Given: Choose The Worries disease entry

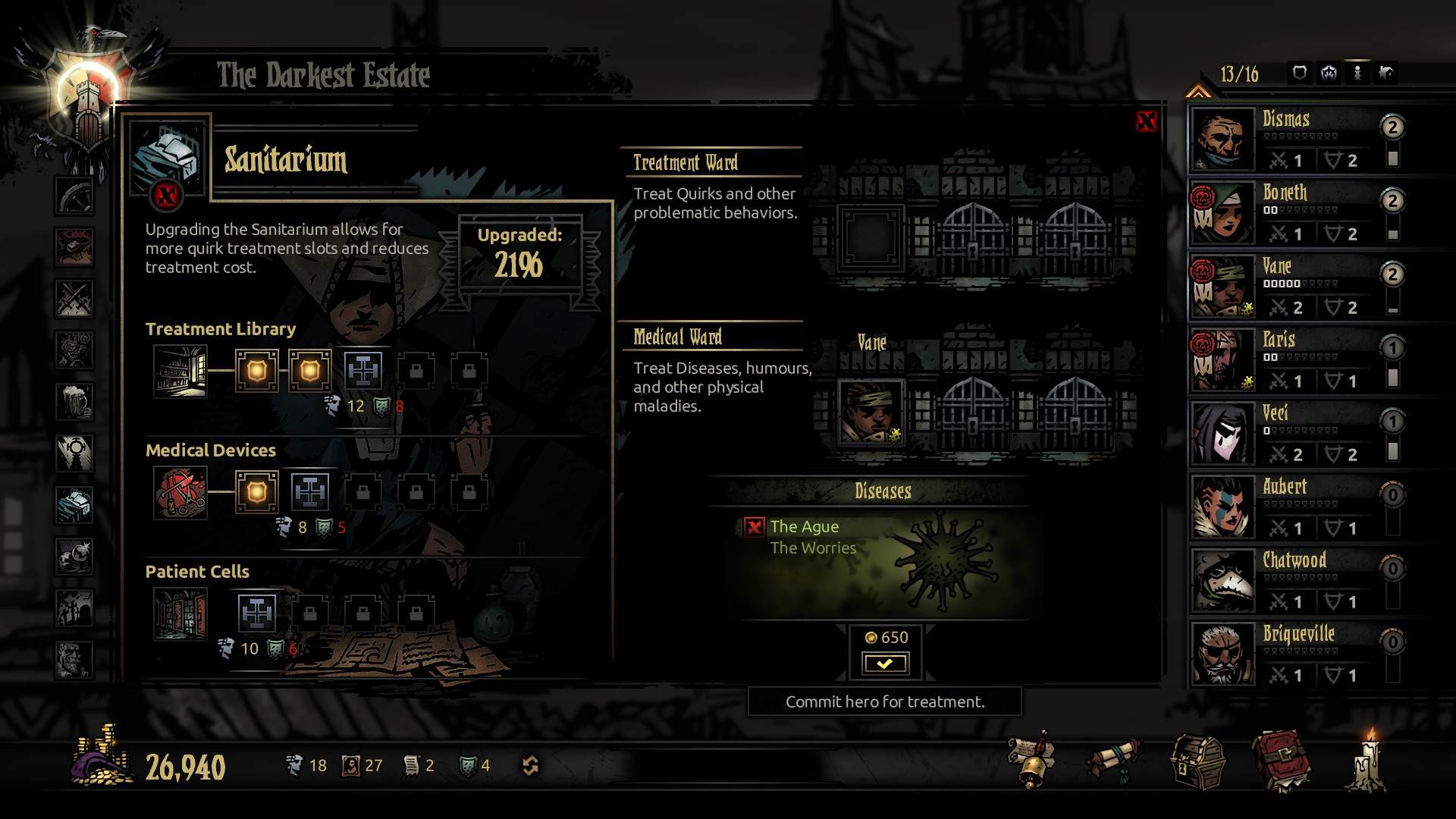Looking at the screenshot, I should point(813,548).
